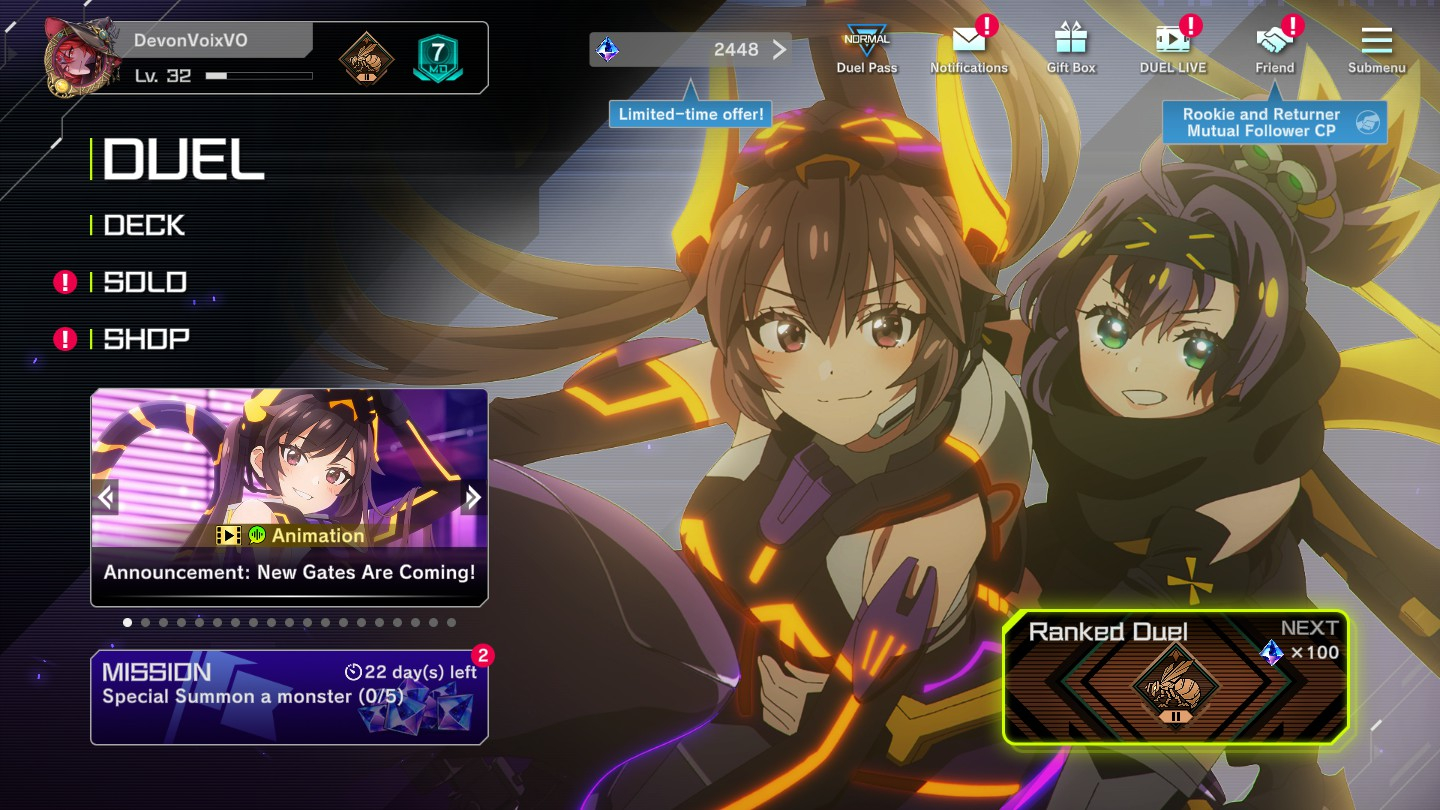Check Notifications mail icon
Screen dimensions: 1440x810
[x=968, y=49]
